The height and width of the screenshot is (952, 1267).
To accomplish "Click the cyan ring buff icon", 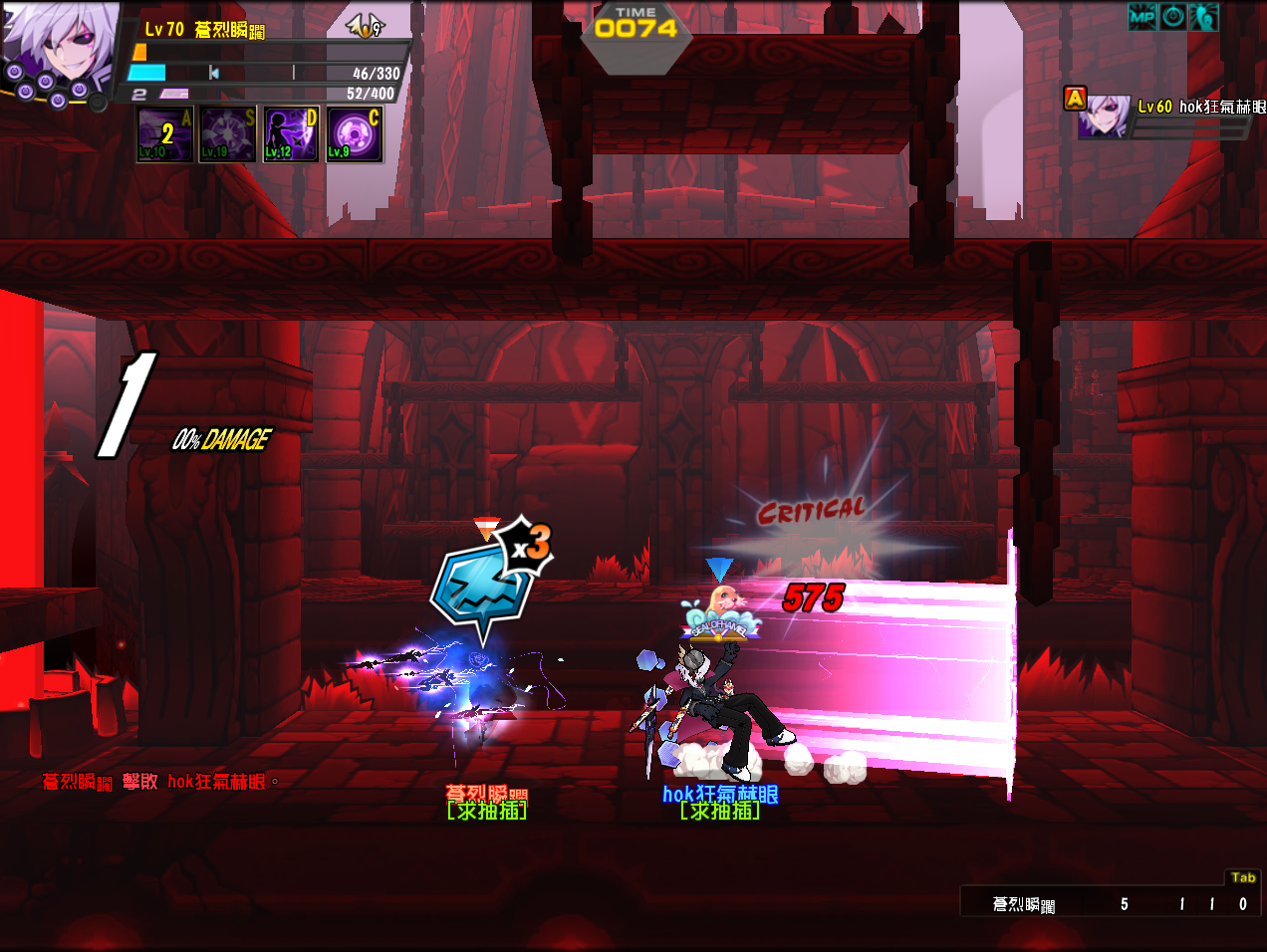I will click(1173, 17).
